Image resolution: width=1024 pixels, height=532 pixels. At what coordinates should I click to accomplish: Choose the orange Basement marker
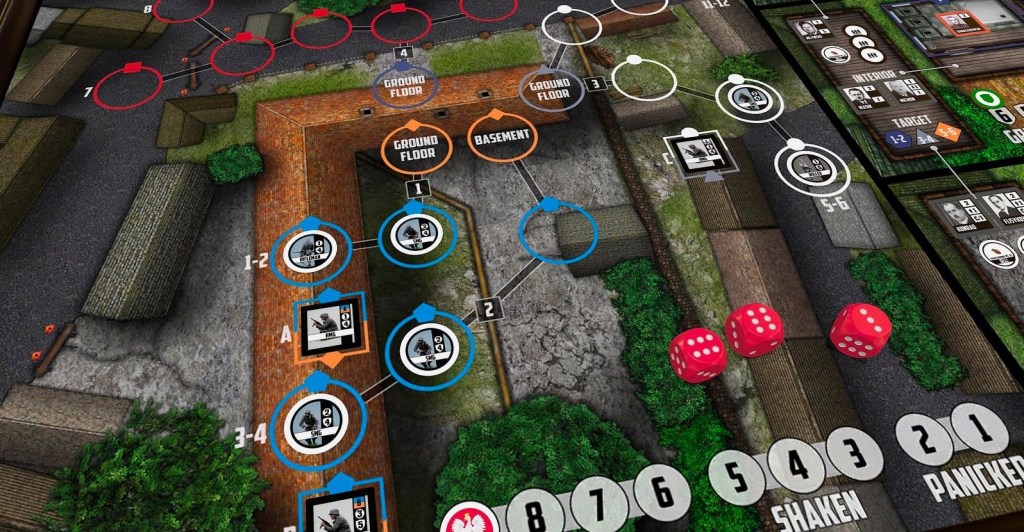pos(502,137)
